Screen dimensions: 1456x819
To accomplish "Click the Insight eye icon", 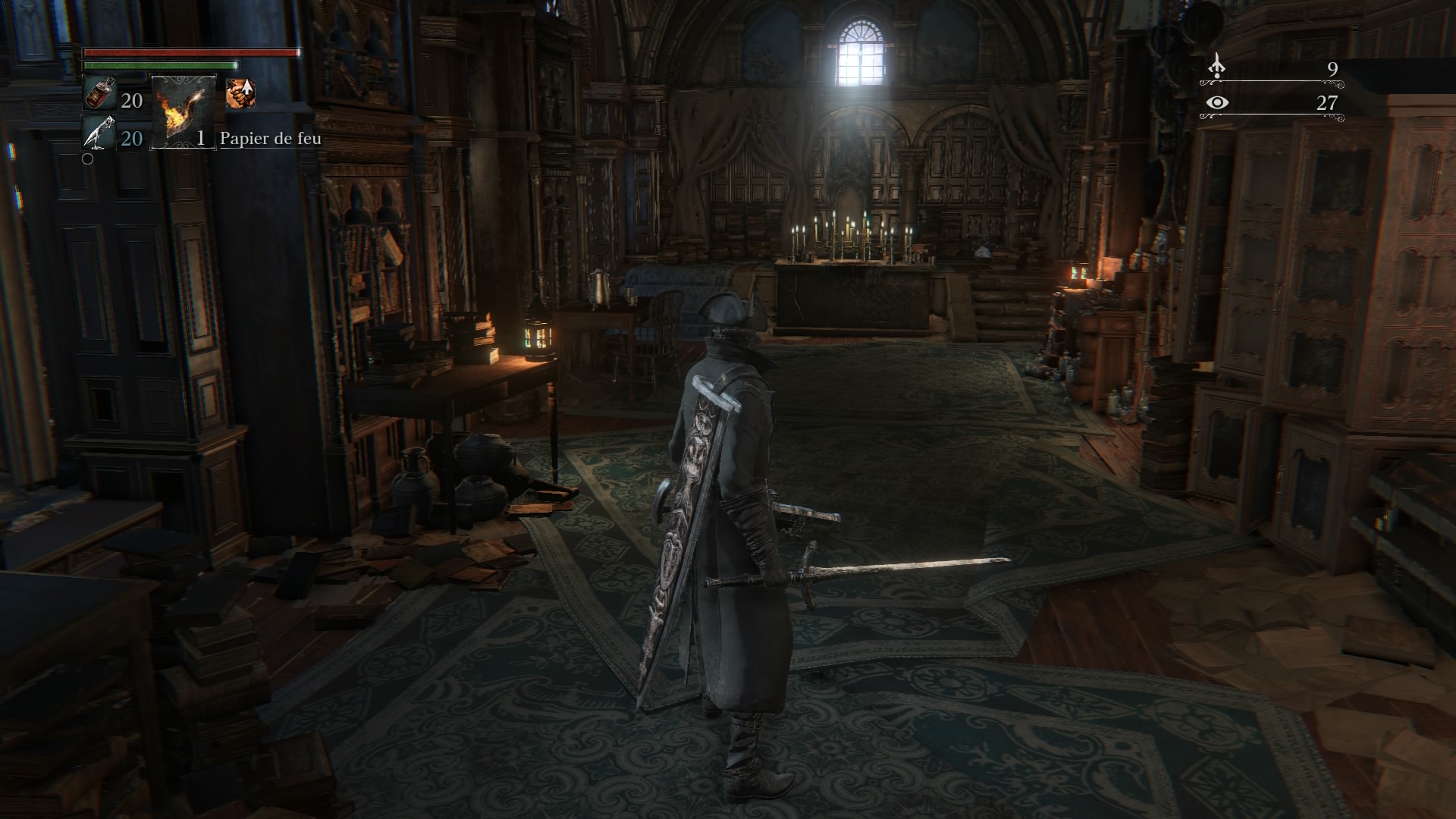I will pos(1216,102).
